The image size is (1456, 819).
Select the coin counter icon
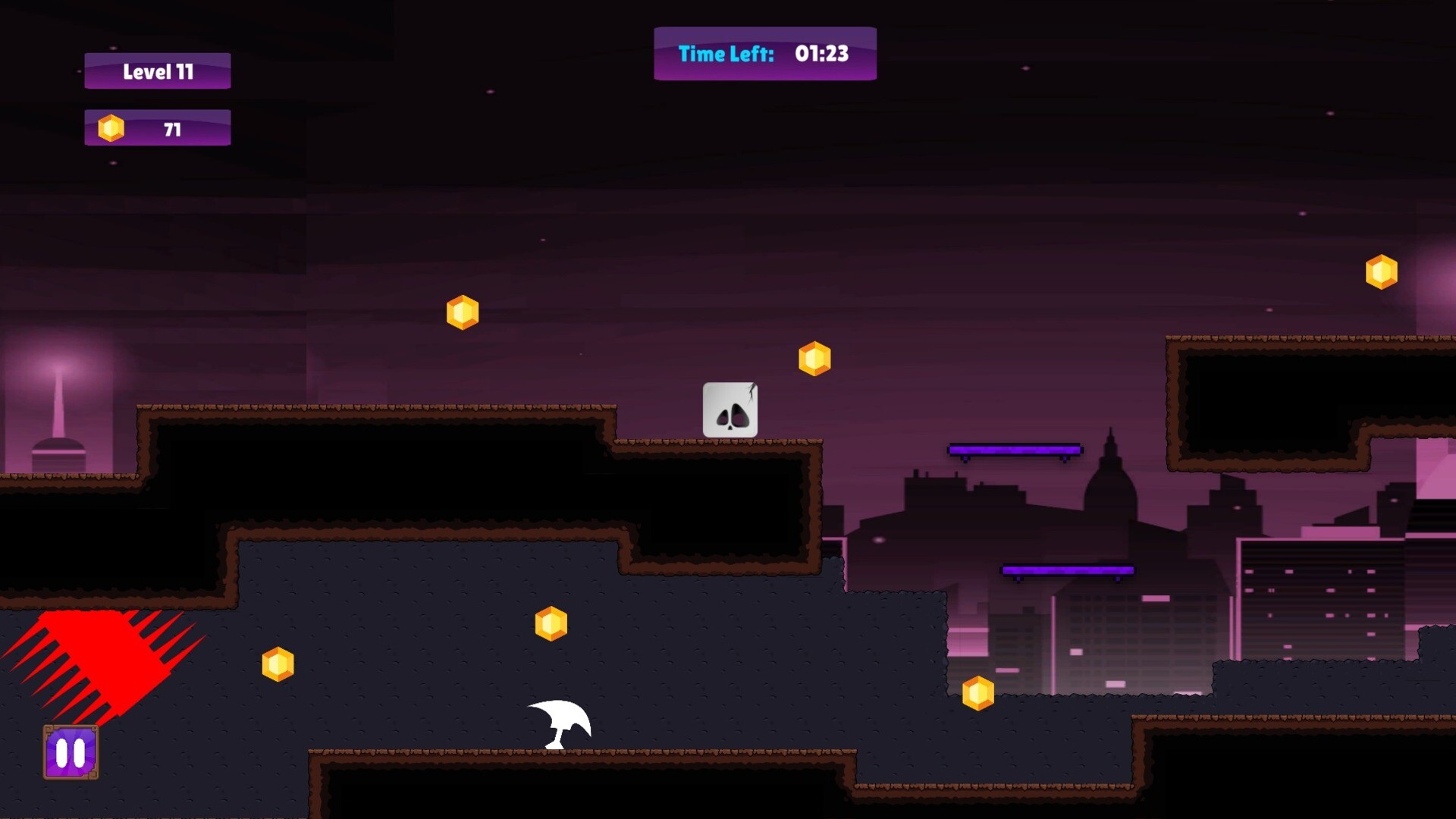[x=112, y=127]
